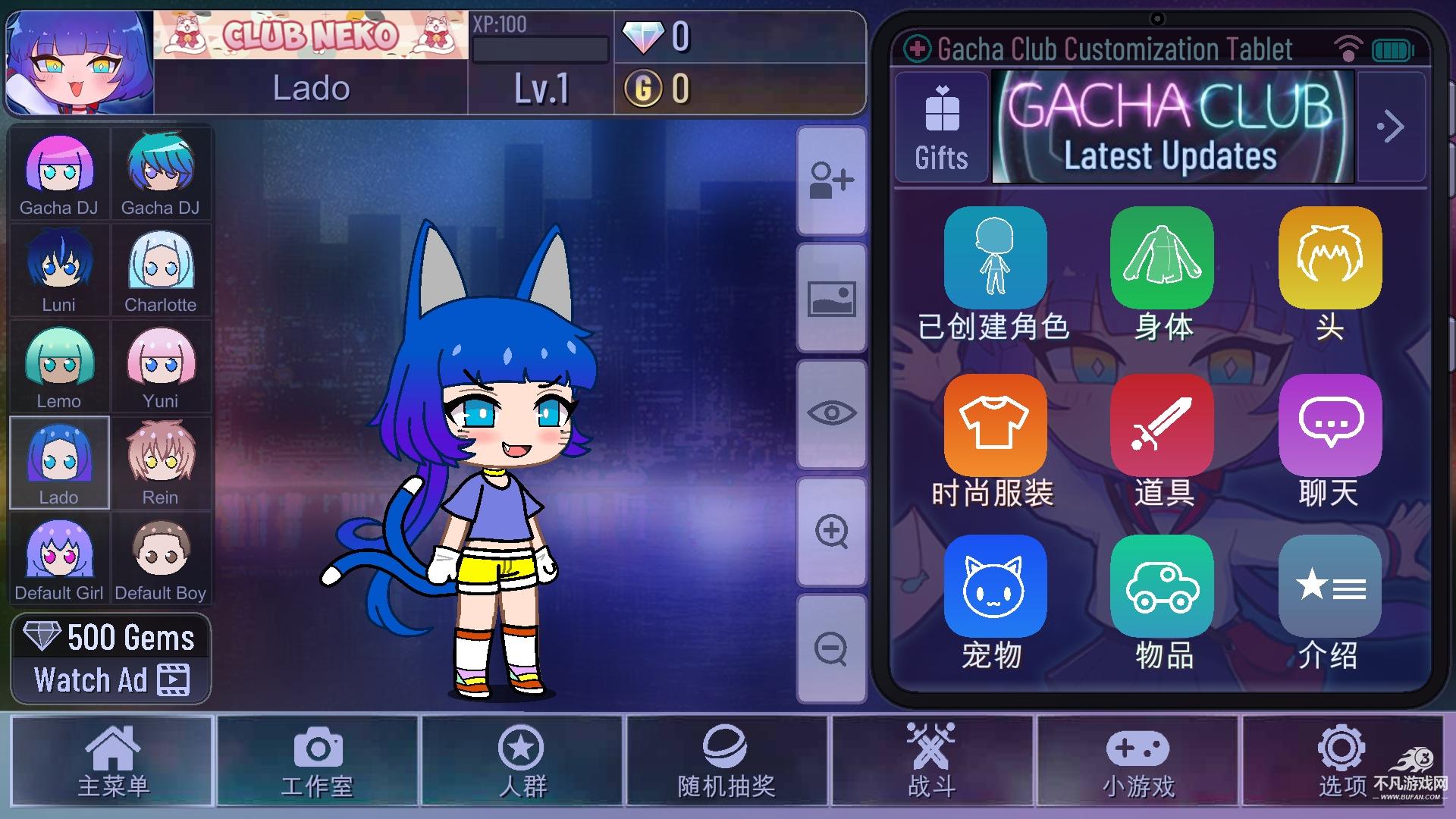Image resolution: width=1456 pixels, height=819 pixels.
Task: Open the add character slot panel
Action: [832, 182]
